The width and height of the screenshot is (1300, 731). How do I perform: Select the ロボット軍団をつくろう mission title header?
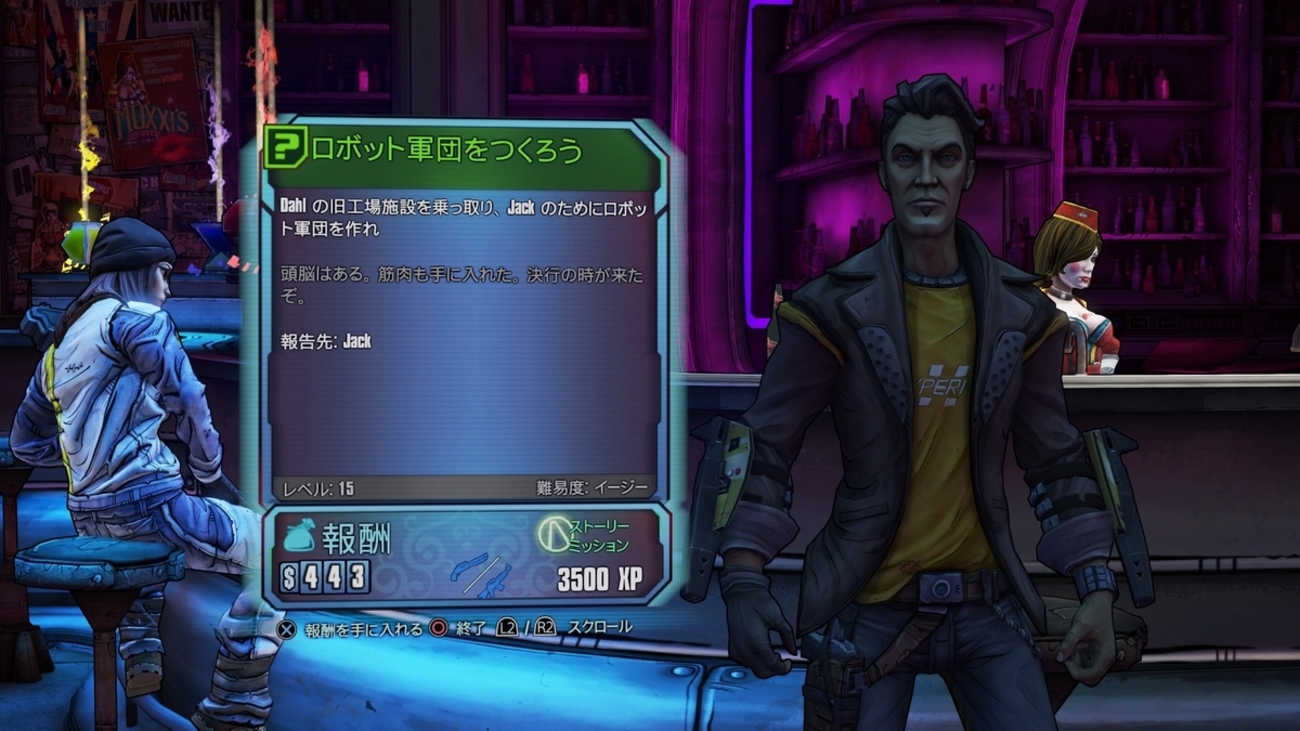(446, 150)
